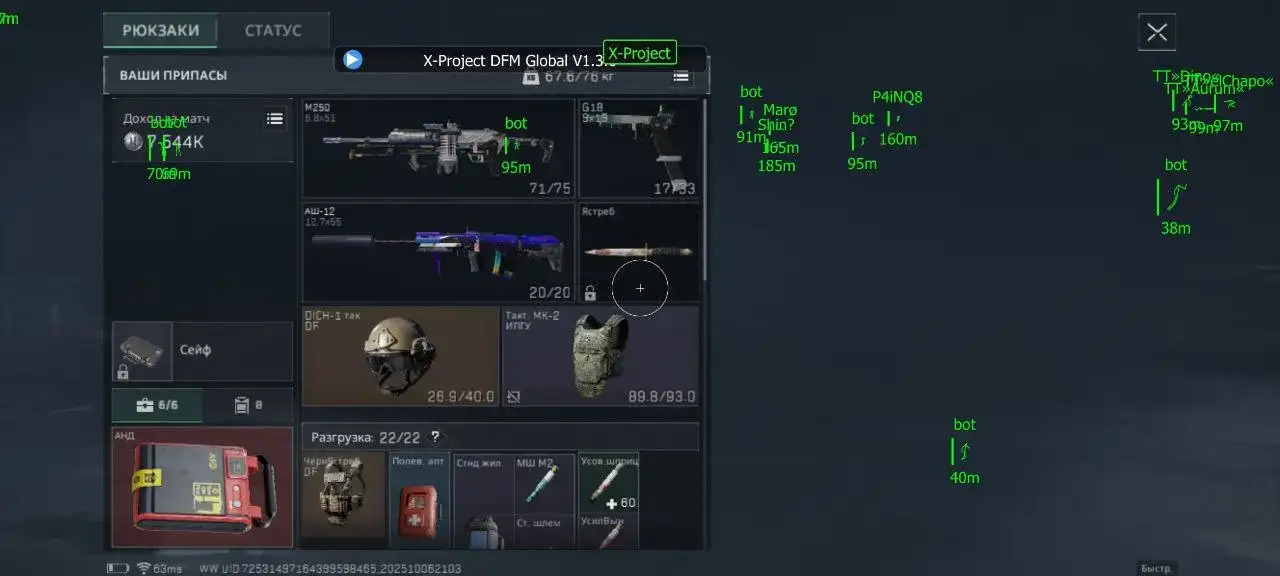Switch to the Рюкзаки tab

coord(160,31)
